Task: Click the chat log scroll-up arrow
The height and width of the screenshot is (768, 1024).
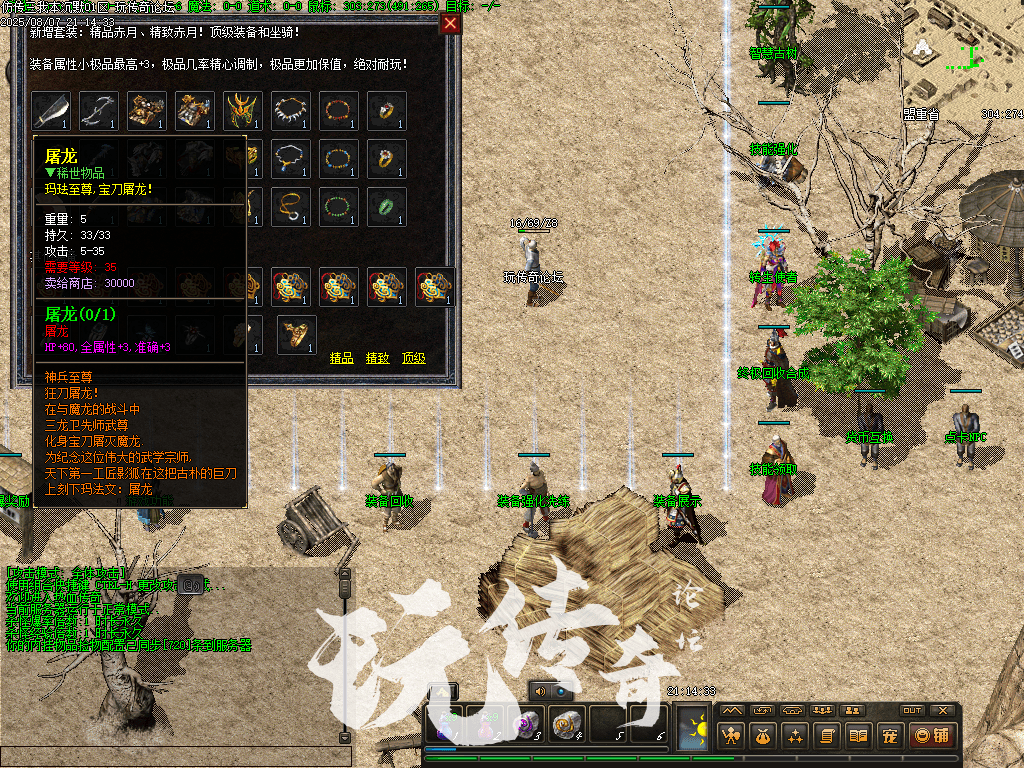Action: pos(345,575)
